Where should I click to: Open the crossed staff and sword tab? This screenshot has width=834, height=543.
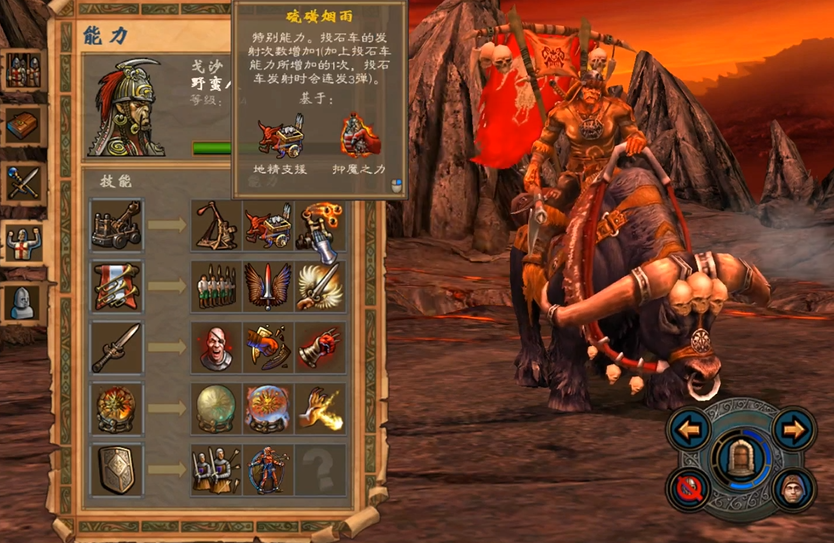23,184
